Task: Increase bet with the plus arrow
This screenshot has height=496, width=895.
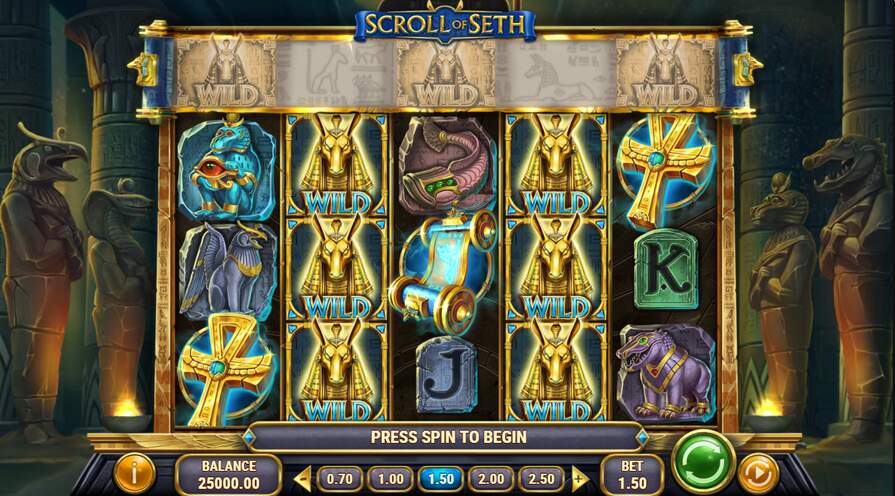Action: click(577, 479)
